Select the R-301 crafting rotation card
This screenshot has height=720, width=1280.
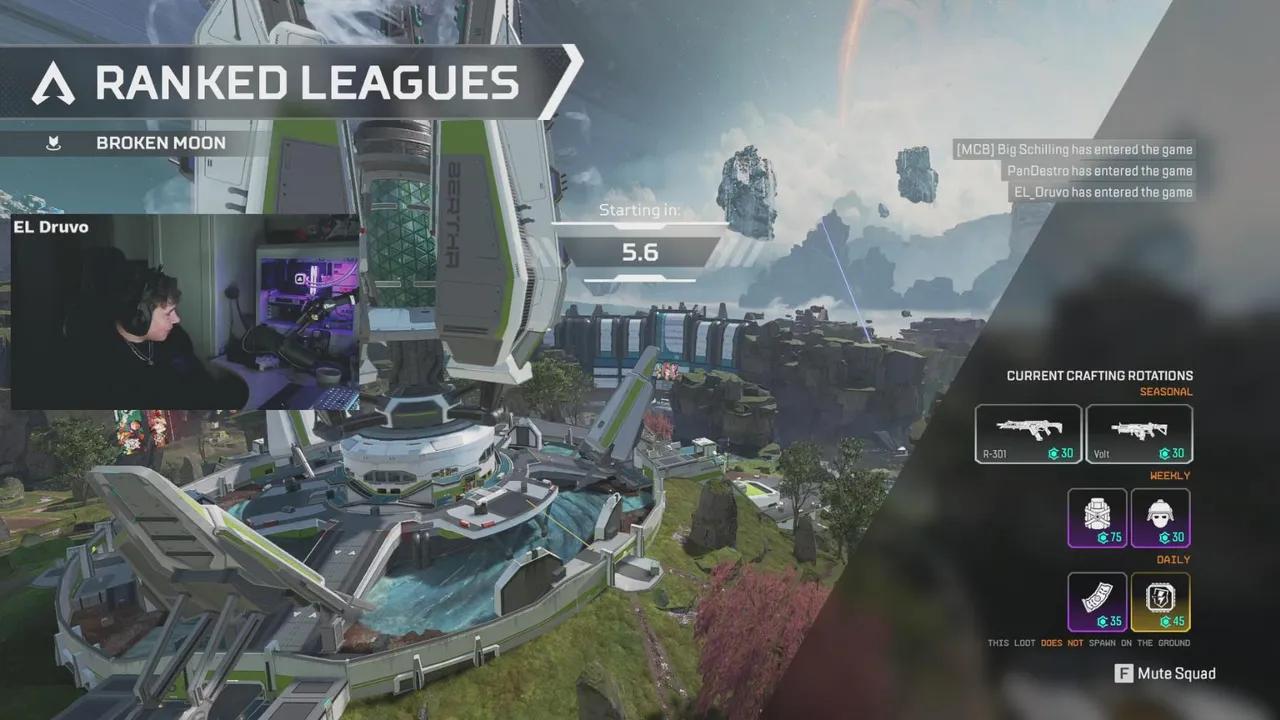pyautogui.click(x=1028, y=434)
